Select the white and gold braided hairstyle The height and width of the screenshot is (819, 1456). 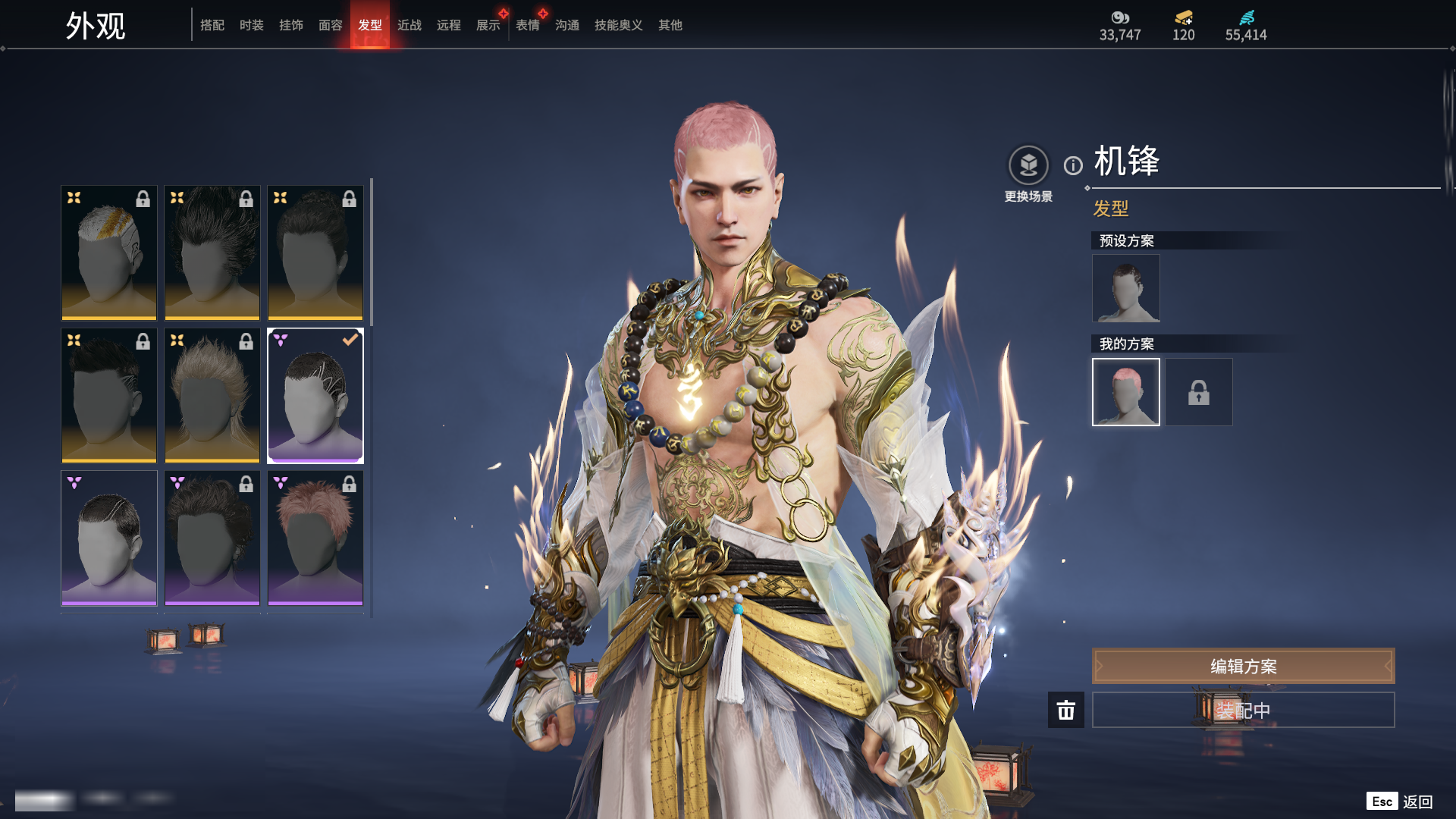109,253
